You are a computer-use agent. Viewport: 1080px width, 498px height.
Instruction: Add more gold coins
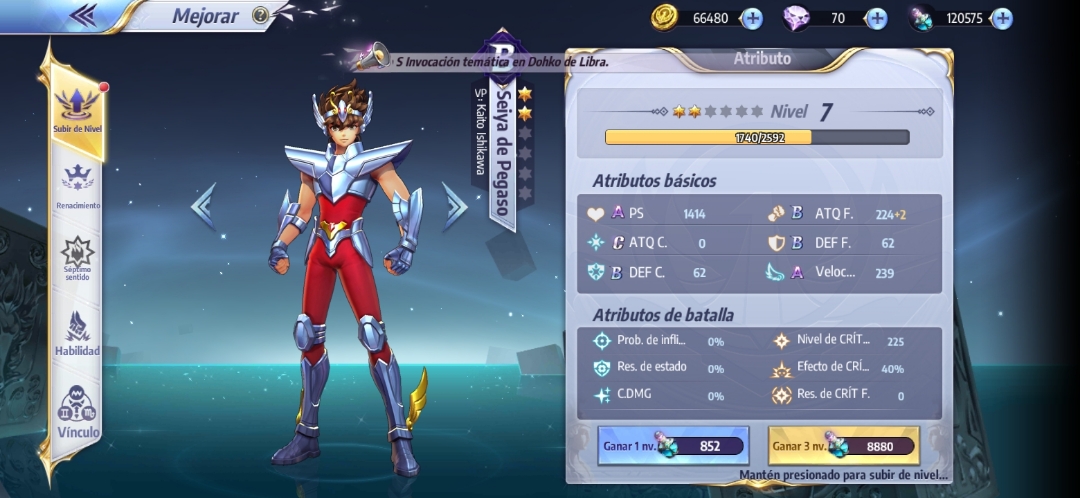[x=752, y=18]
